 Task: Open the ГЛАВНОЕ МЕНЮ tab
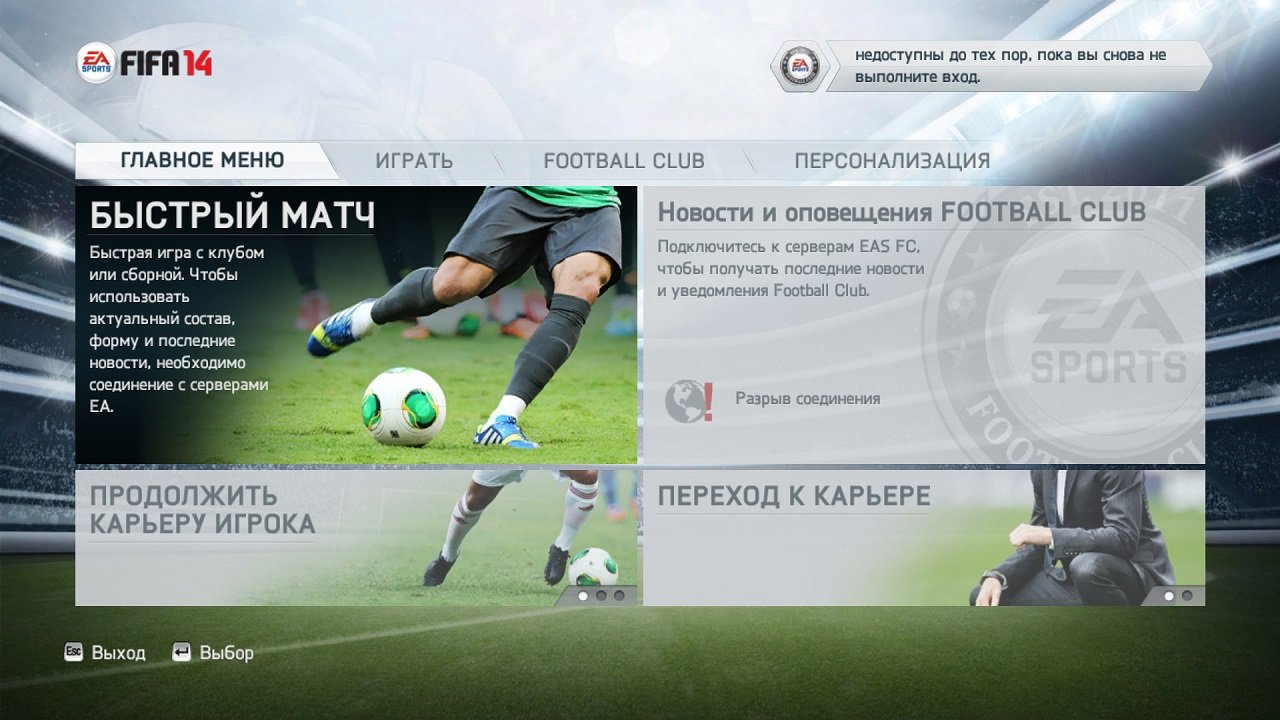click(202, 159)
